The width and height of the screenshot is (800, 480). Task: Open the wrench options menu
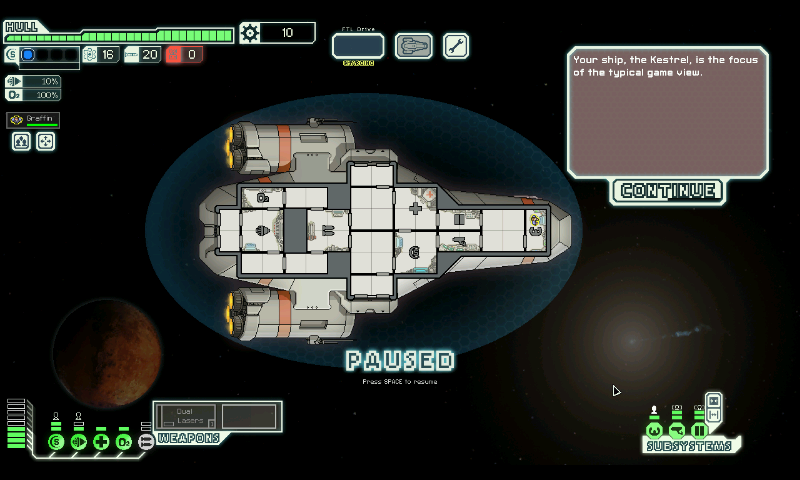pyautogui.click(x=456, y=46)
